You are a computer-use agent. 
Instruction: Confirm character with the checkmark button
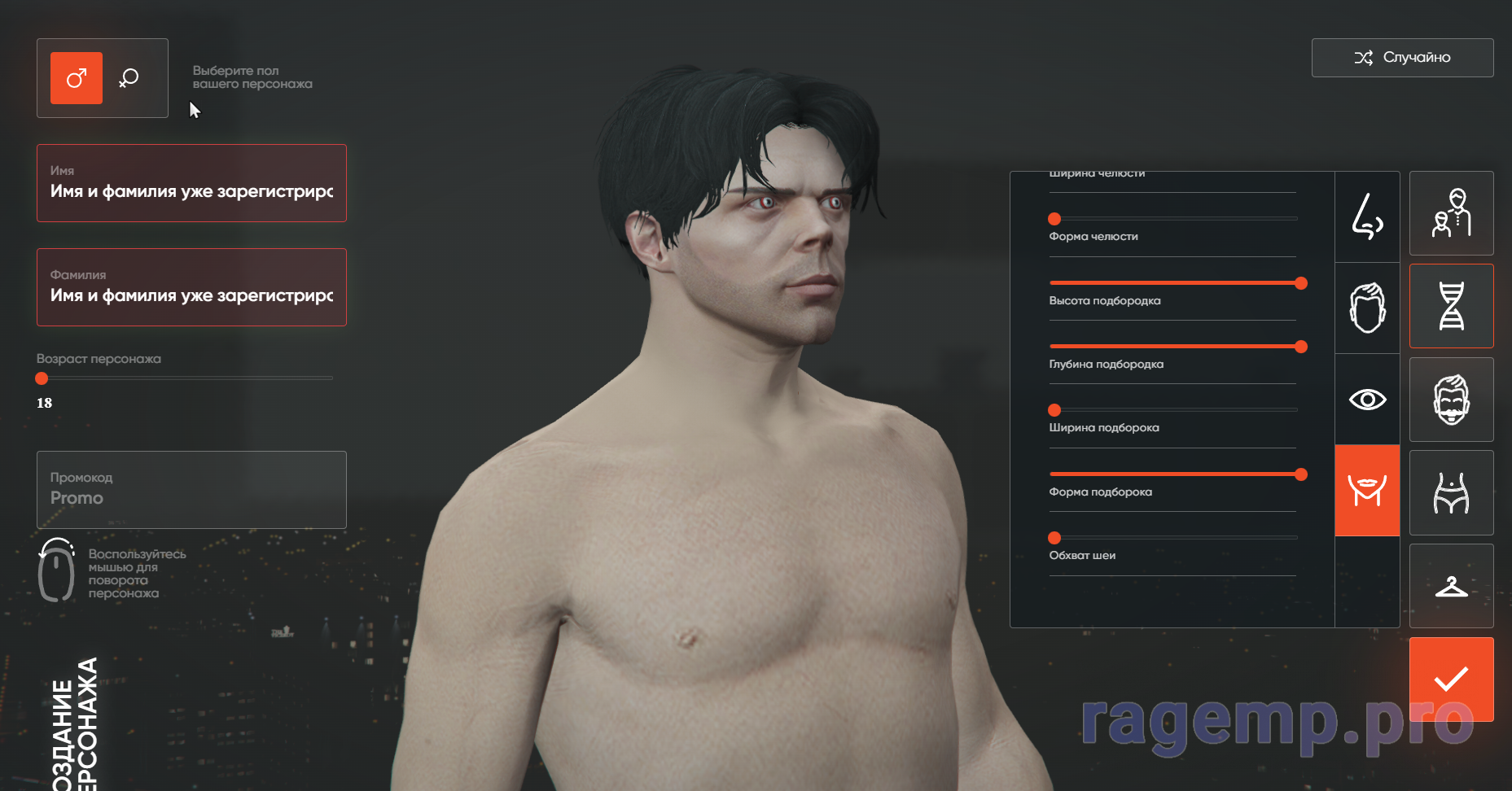[x=1451, y=679]
